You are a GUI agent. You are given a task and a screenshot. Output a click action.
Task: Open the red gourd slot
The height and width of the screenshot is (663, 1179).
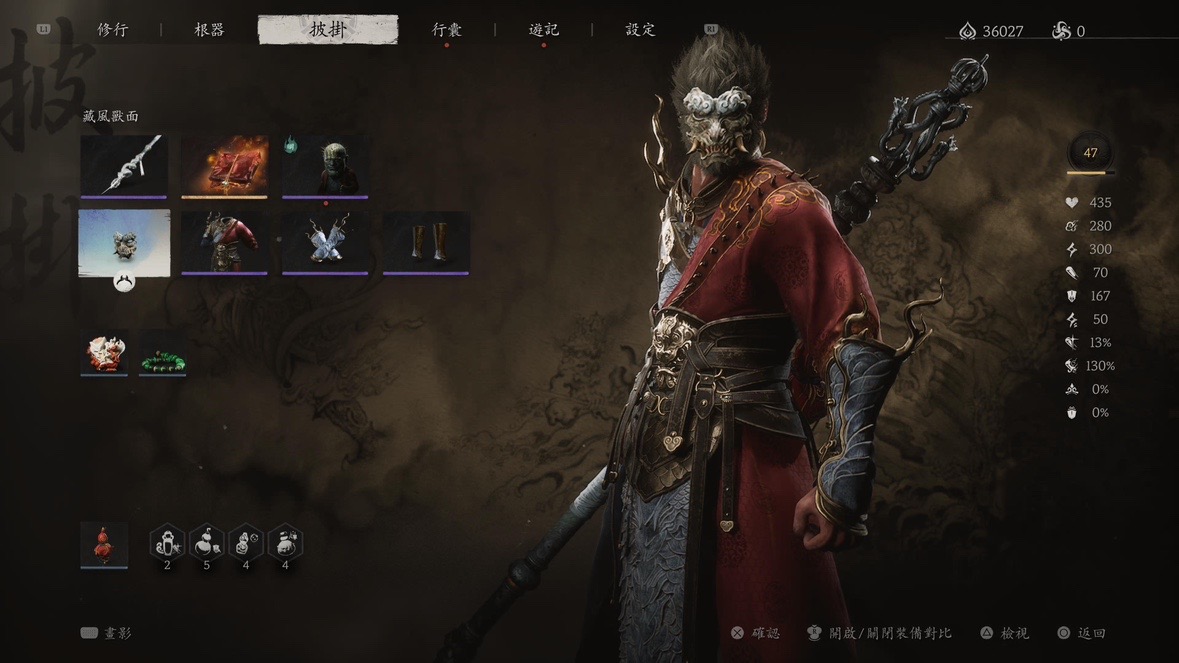tap(104, 544)
